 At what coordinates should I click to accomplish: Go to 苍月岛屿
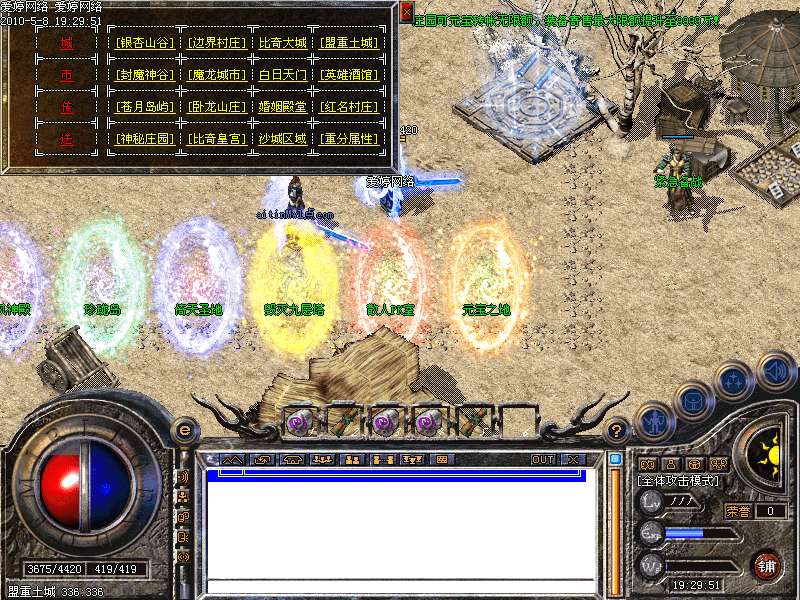tap(146, 107)
